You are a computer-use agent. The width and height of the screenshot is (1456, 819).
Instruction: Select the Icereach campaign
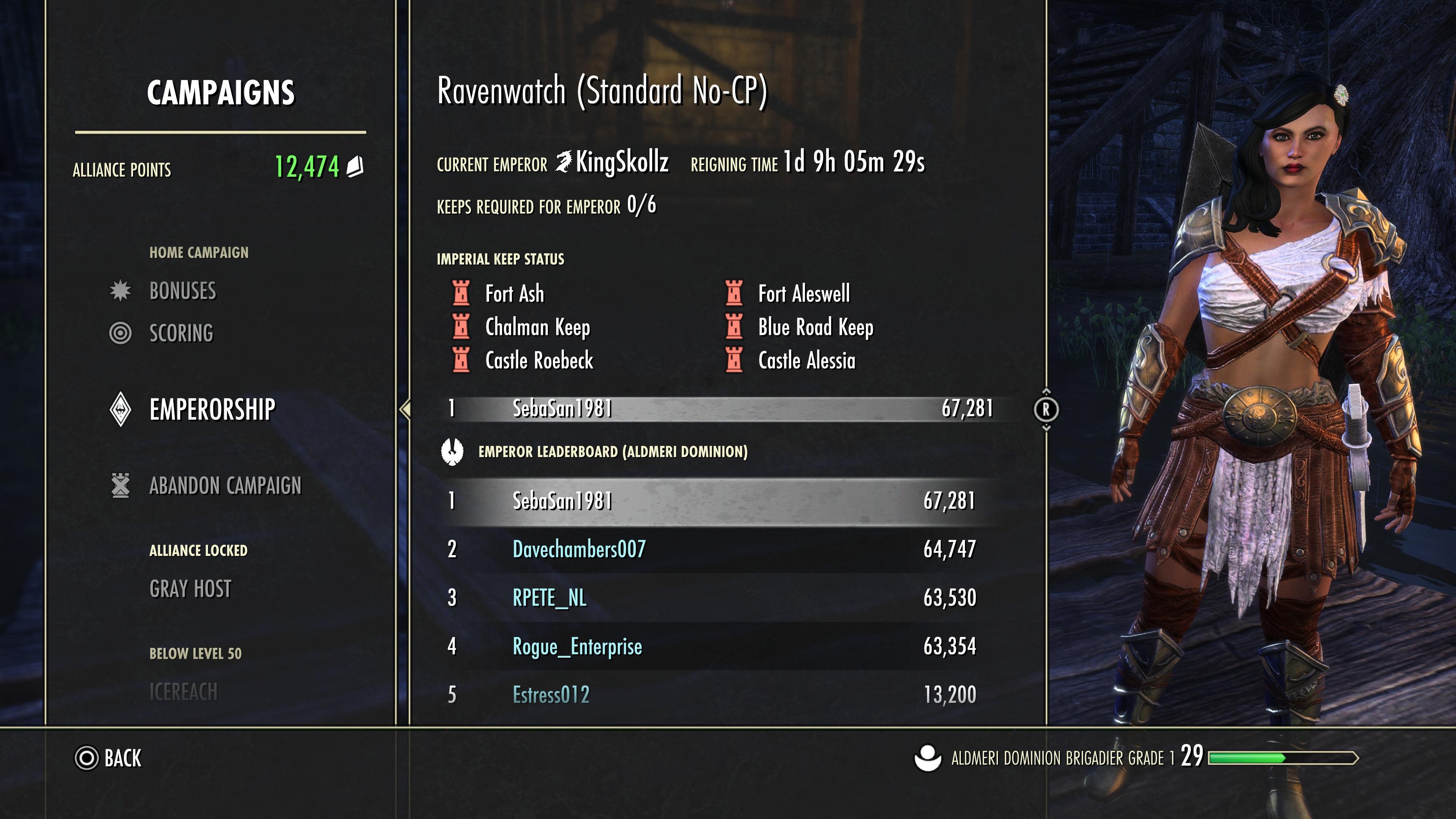(x=183, y=692)
